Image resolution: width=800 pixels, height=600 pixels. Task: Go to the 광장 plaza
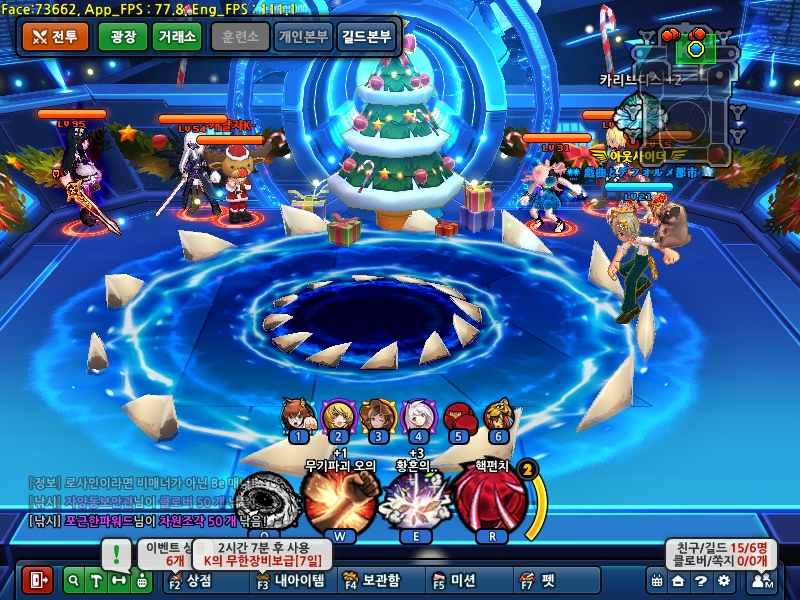click(122, 37)
